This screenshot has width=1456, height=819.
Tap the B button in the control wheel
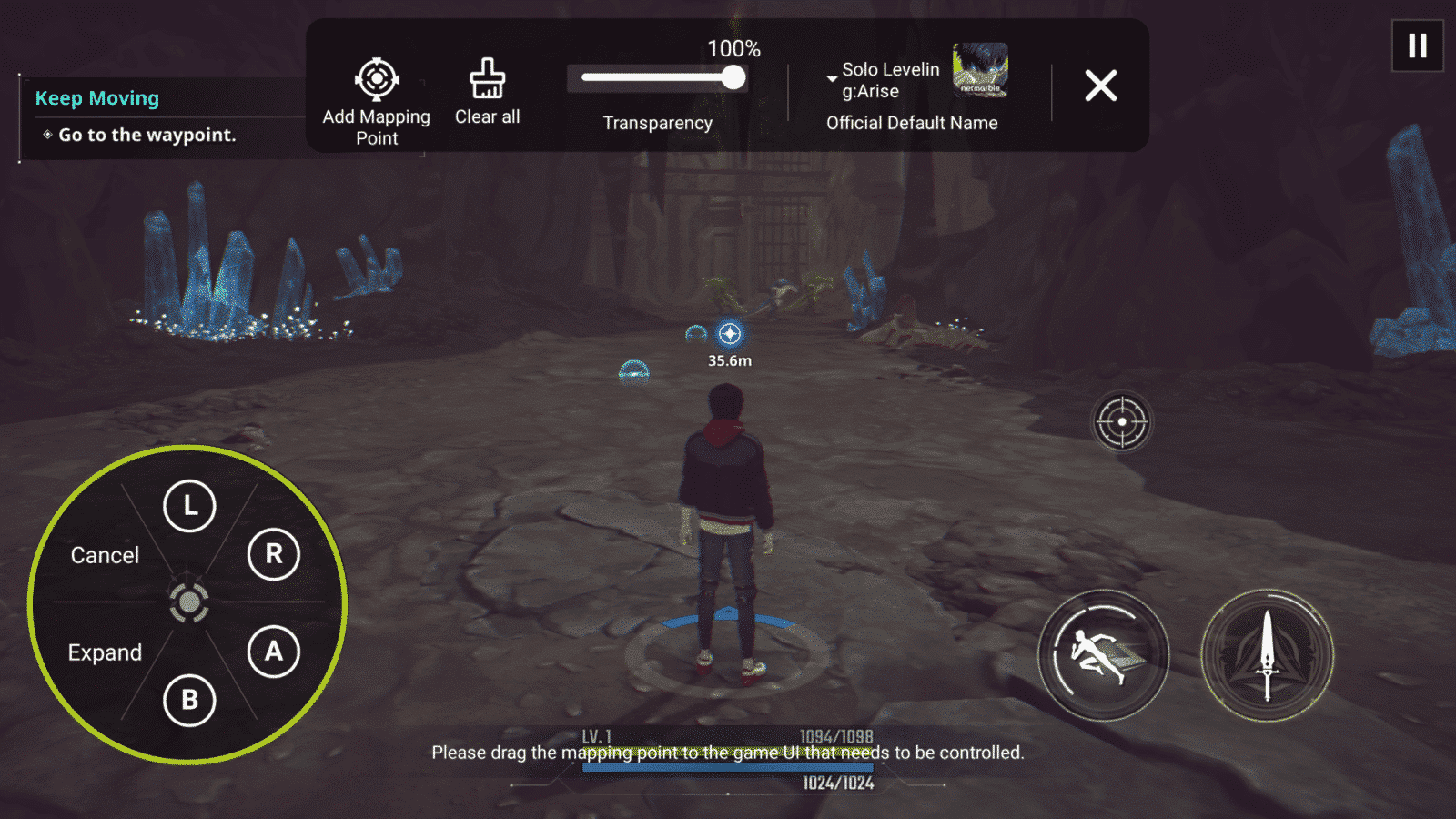point(188,702)
